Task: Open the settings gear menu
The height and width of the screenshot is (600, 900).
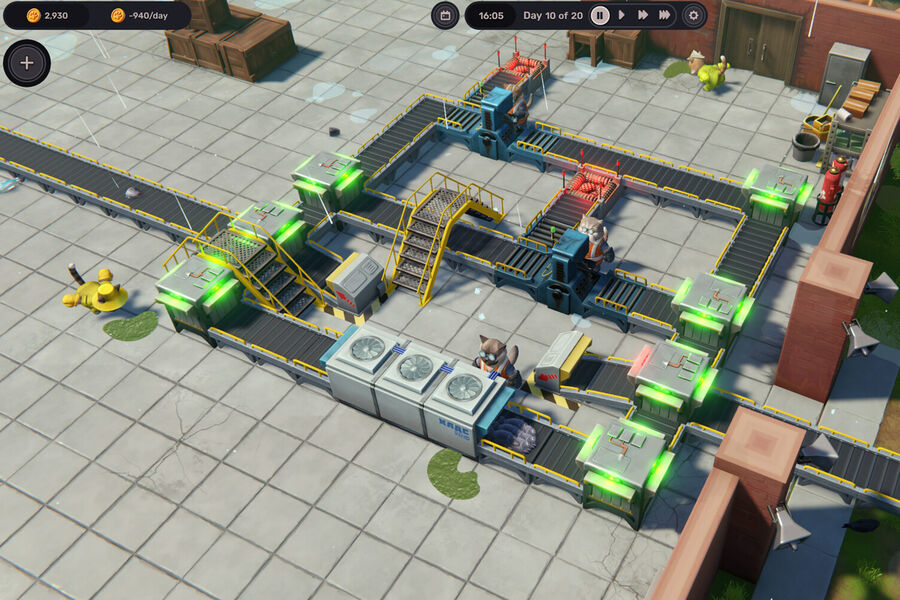Action: click(693, 15)
